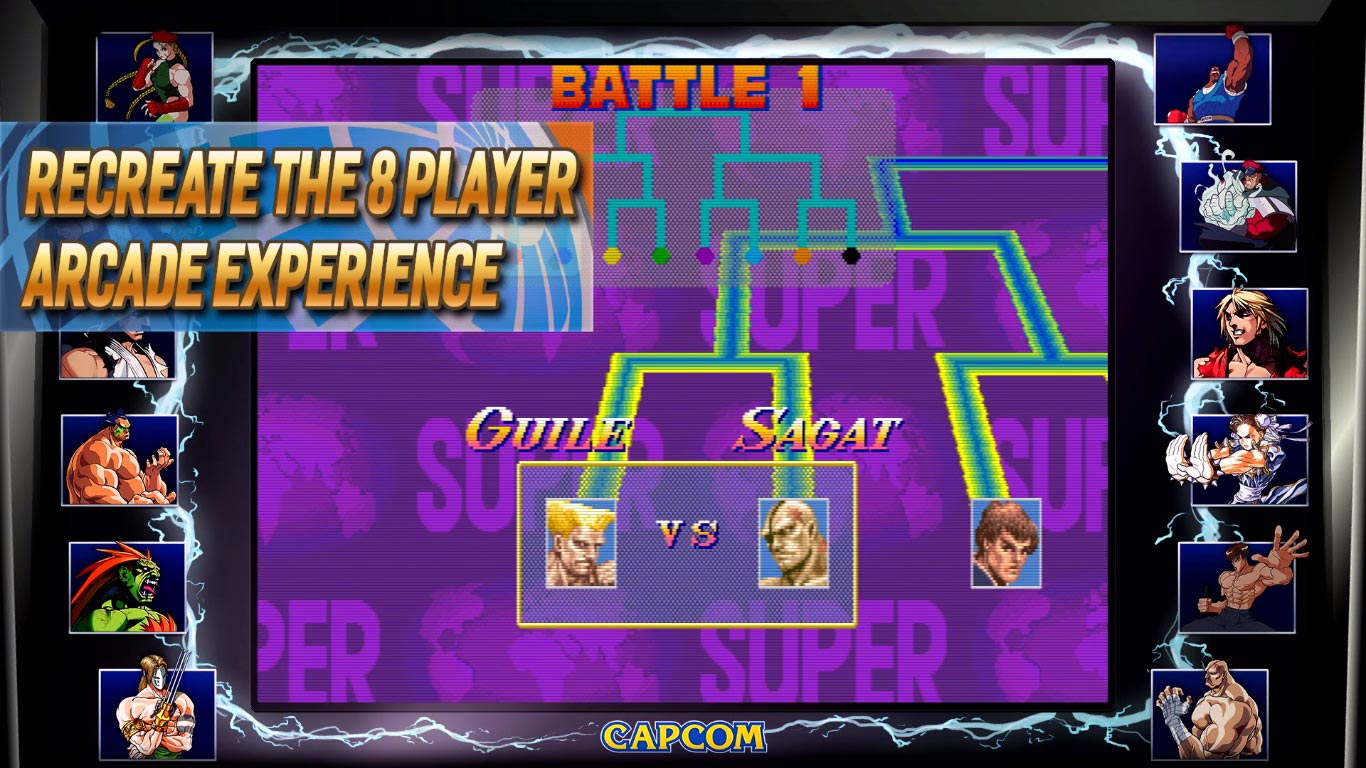Select Guile's portrait in the versus box
This screenshot has height=768, width=1366.
click(x=580, y=543)
